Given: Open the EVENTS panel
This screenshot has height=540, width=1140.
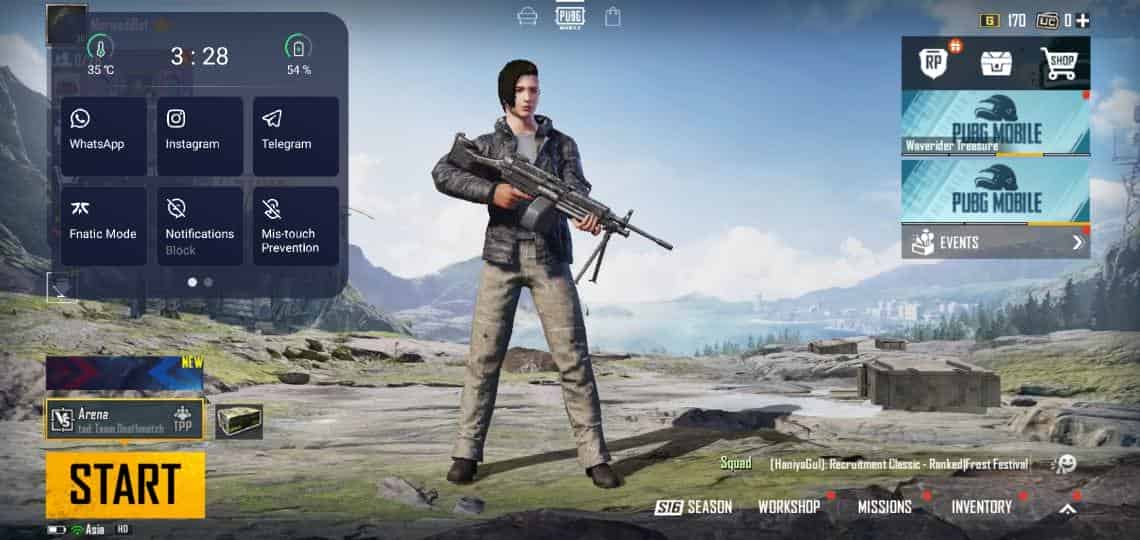Looking at the screenshot, I should 995,242.
